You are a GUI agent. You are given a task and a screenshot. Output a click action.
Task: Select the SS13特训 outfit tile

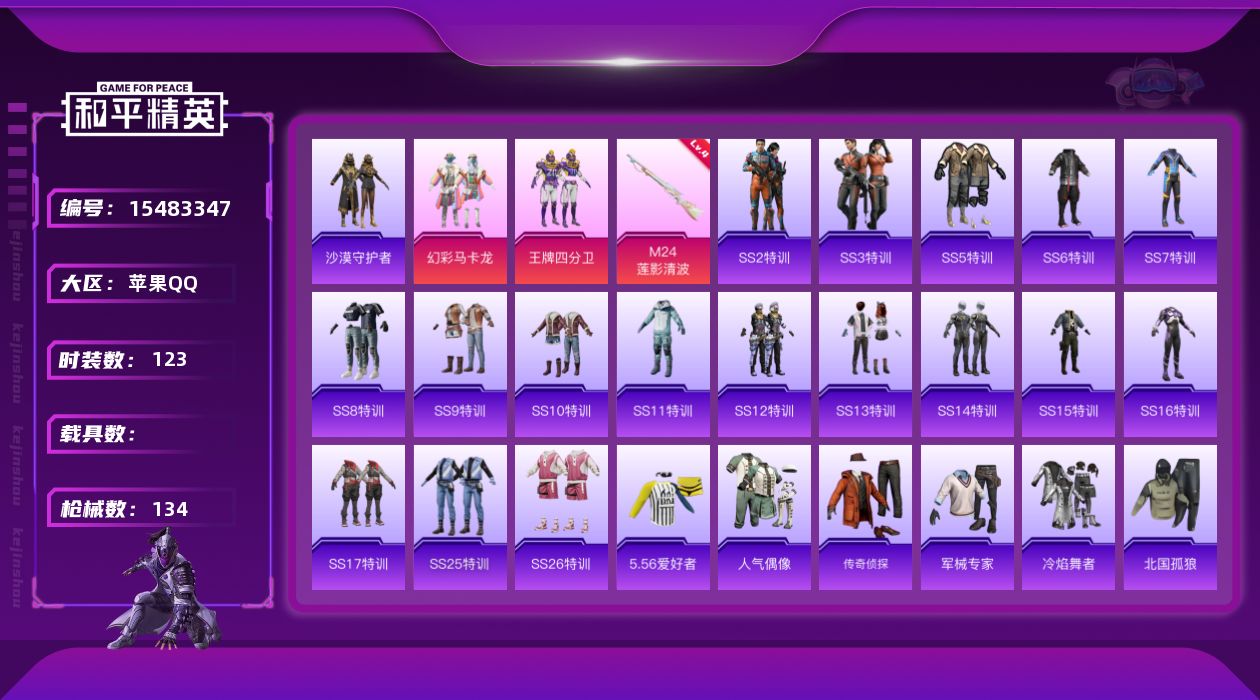(x=865, y=364)
